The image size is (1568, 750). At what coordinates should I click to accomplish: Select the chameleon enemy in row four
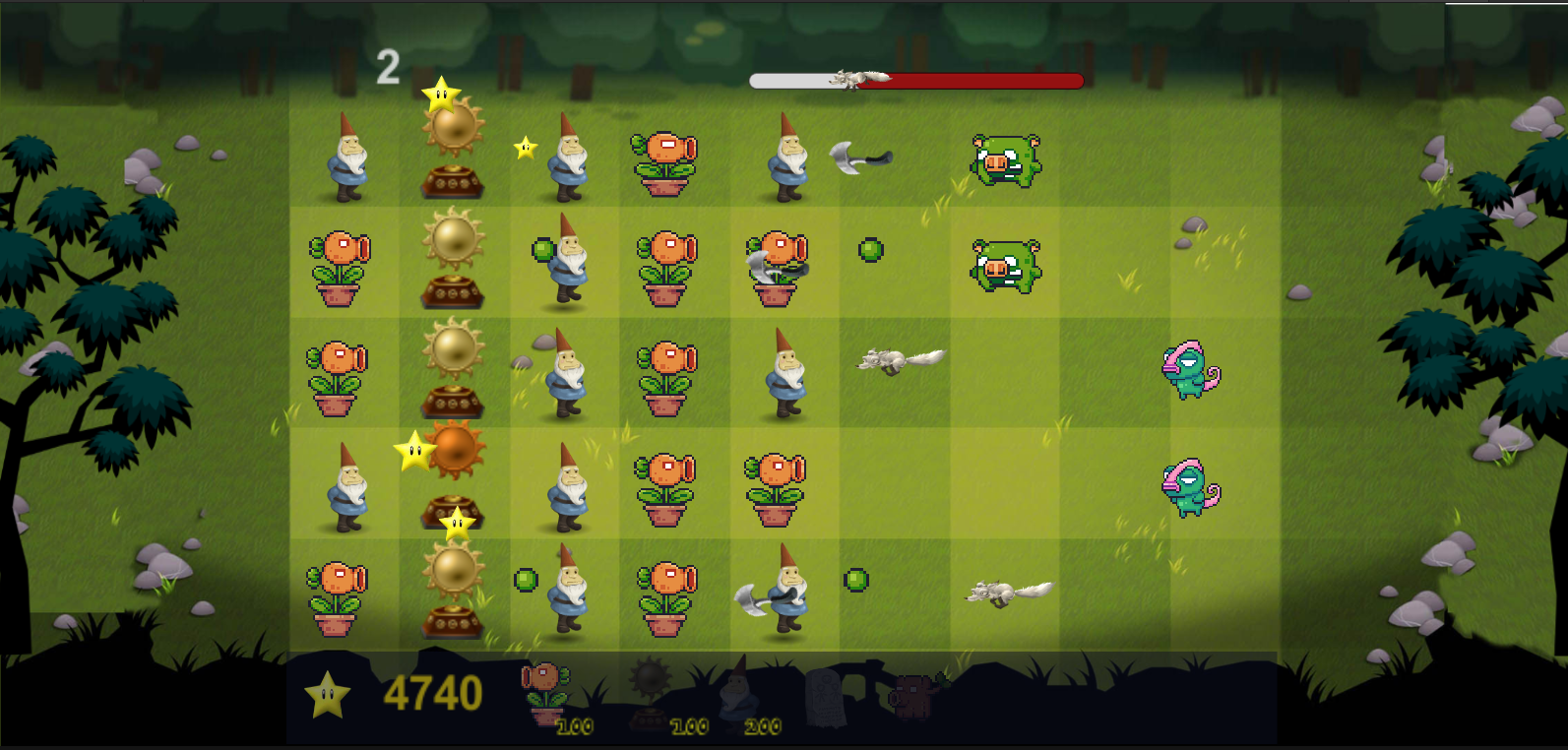click(x=1191, y=484)
